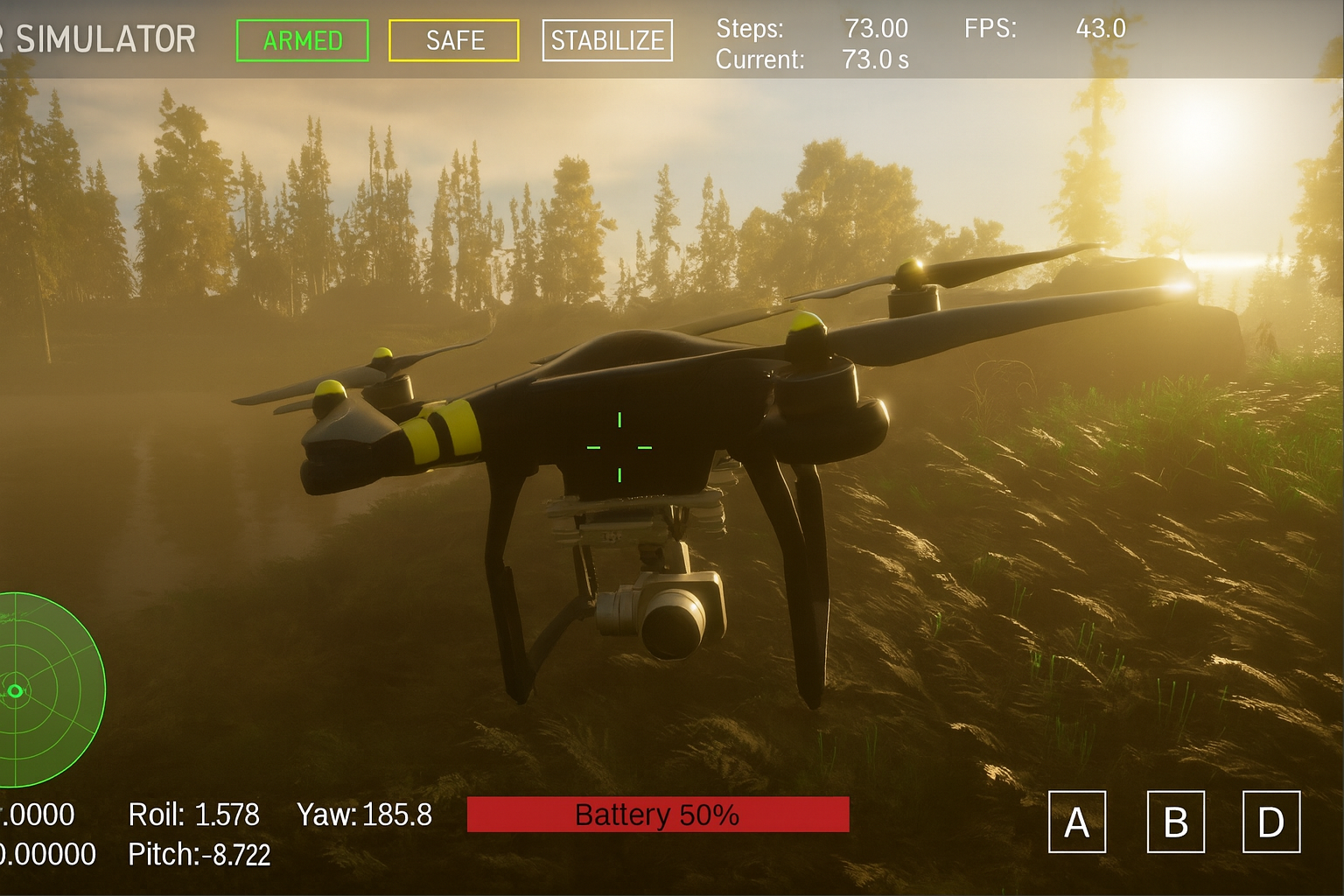Click the Pitch -8.722 readout

199,855
